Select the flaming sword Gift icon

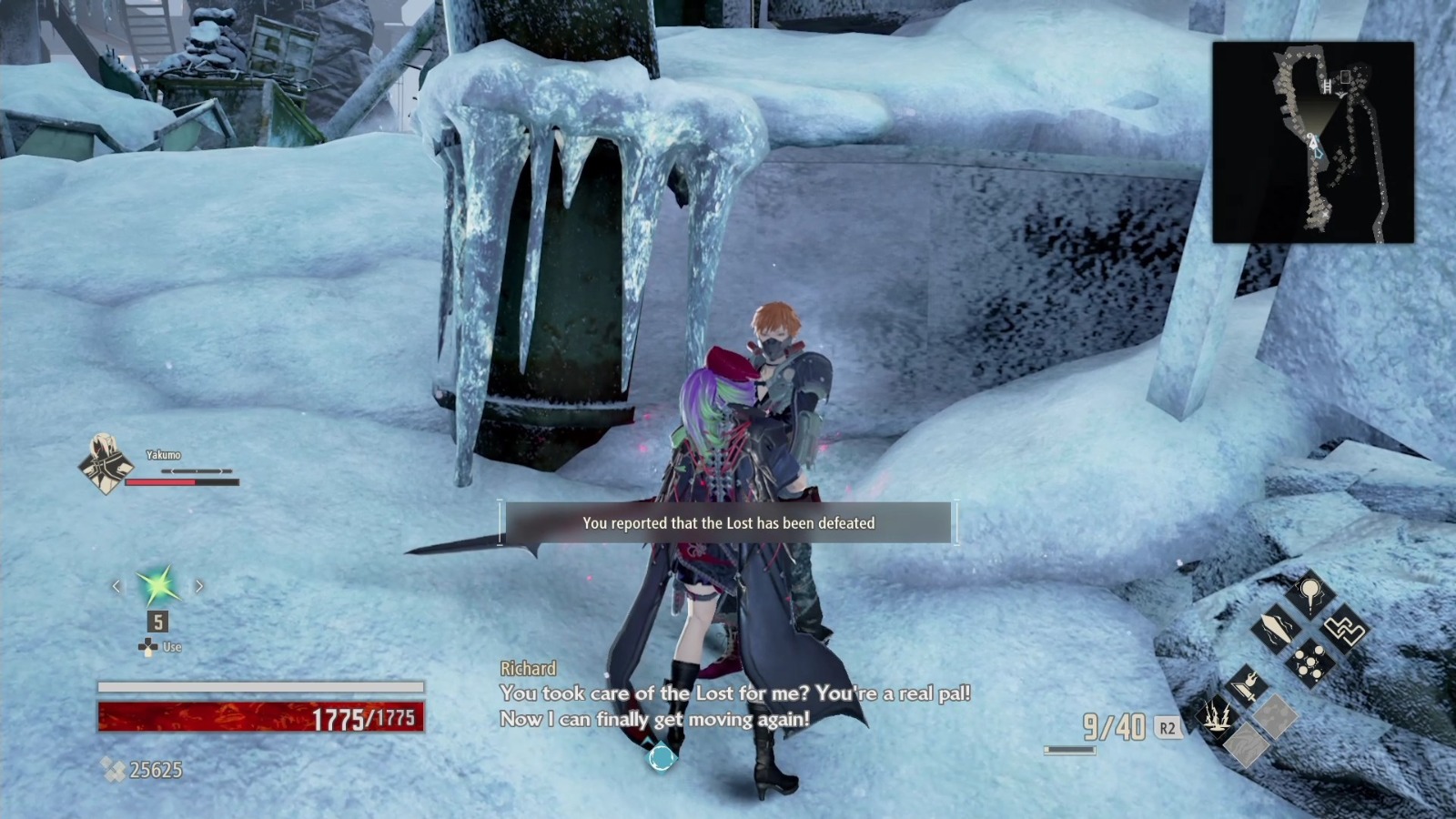[x=1247, y=687]
